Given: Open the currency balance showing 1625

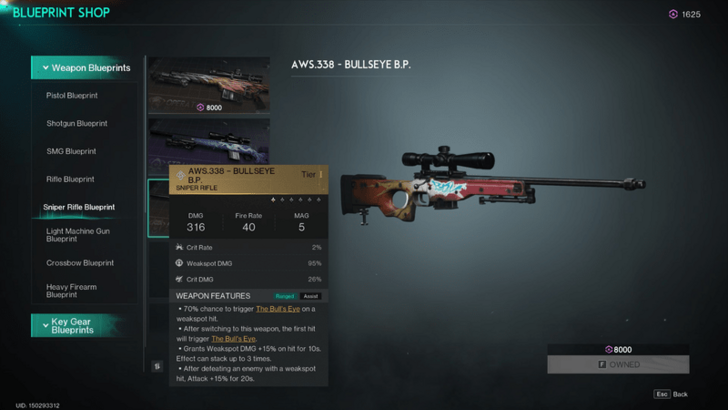Looking at the screenshot, I should (685, 14).
